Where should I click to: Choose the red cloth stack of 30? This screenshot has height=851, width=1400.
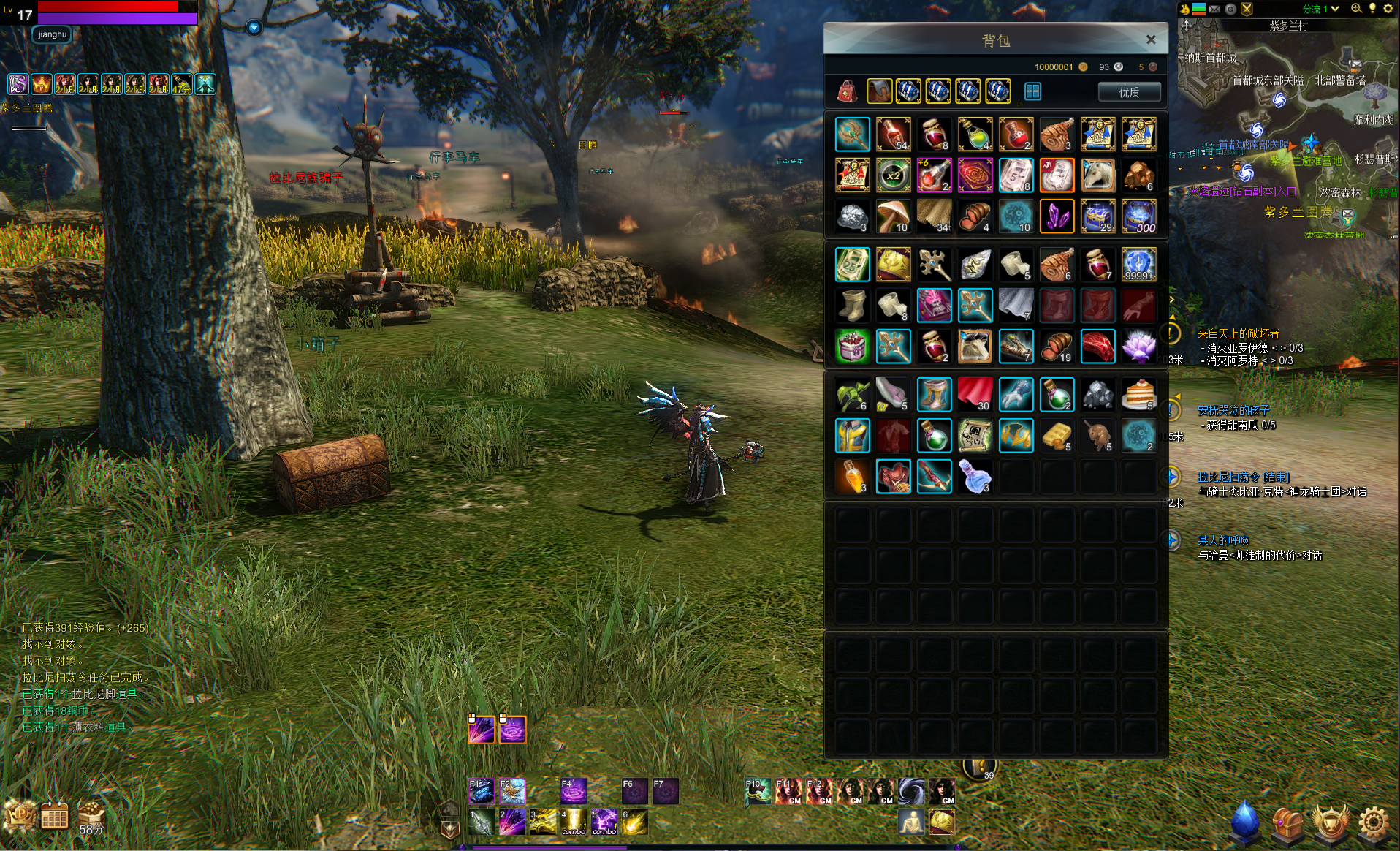[x=975, y=395]
